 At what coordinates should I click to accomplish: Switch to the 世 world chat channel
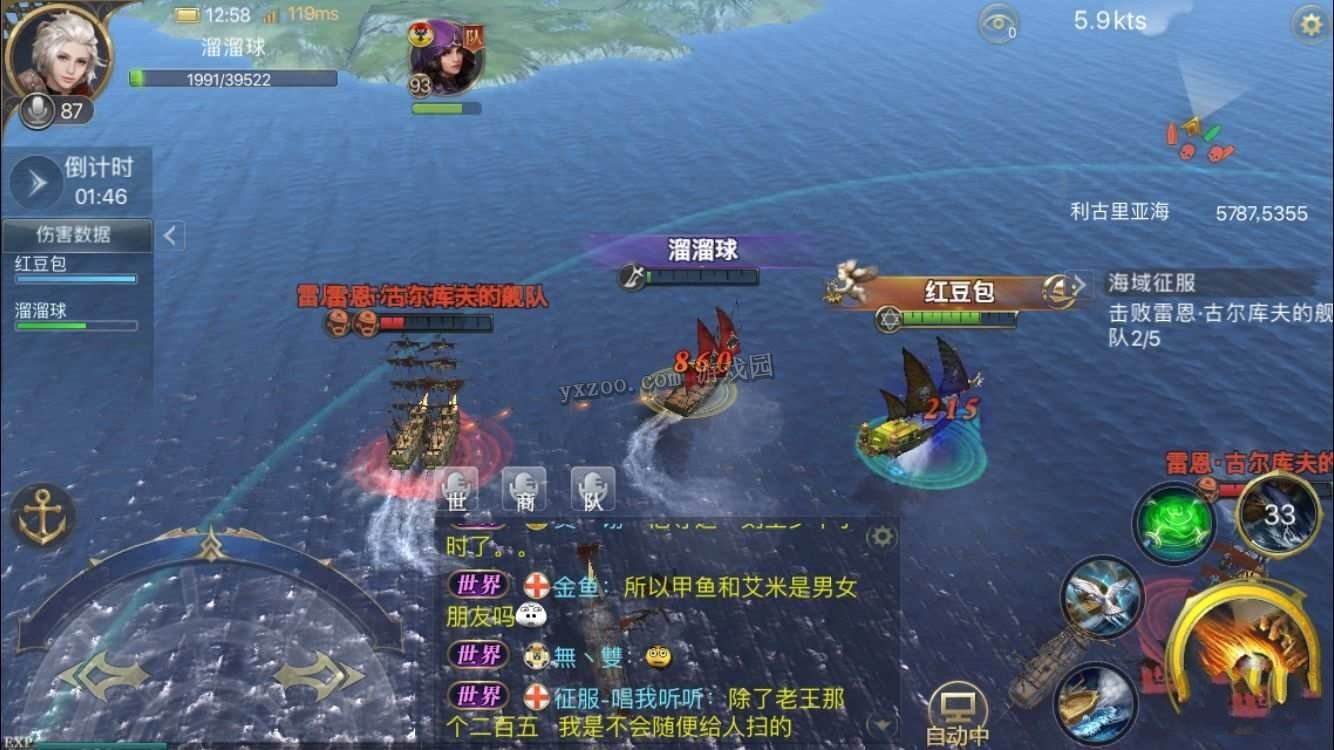(x=455, y=490)
